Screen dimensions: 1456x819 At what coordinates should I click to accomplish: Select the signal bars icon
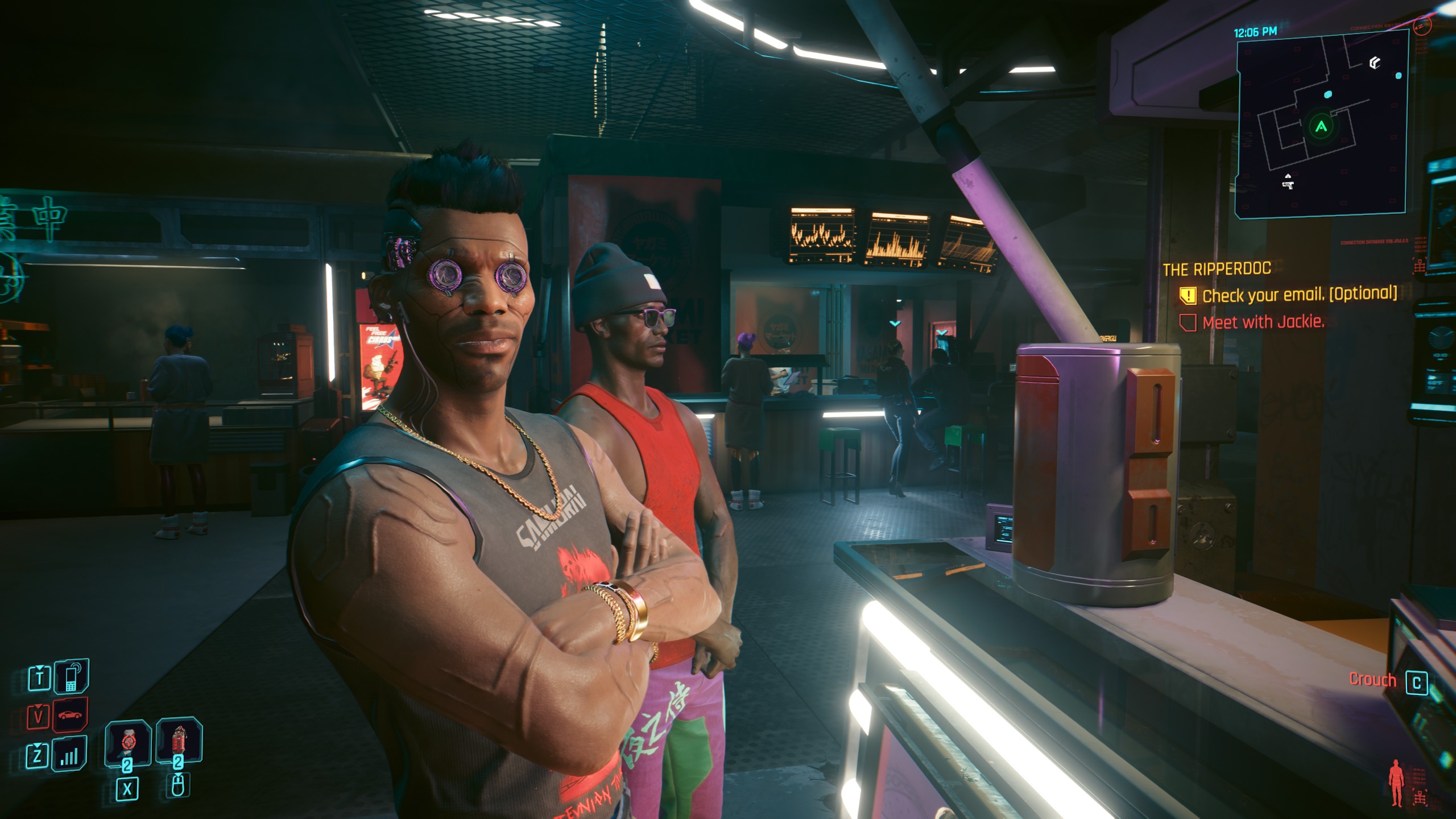coord(69,755)
